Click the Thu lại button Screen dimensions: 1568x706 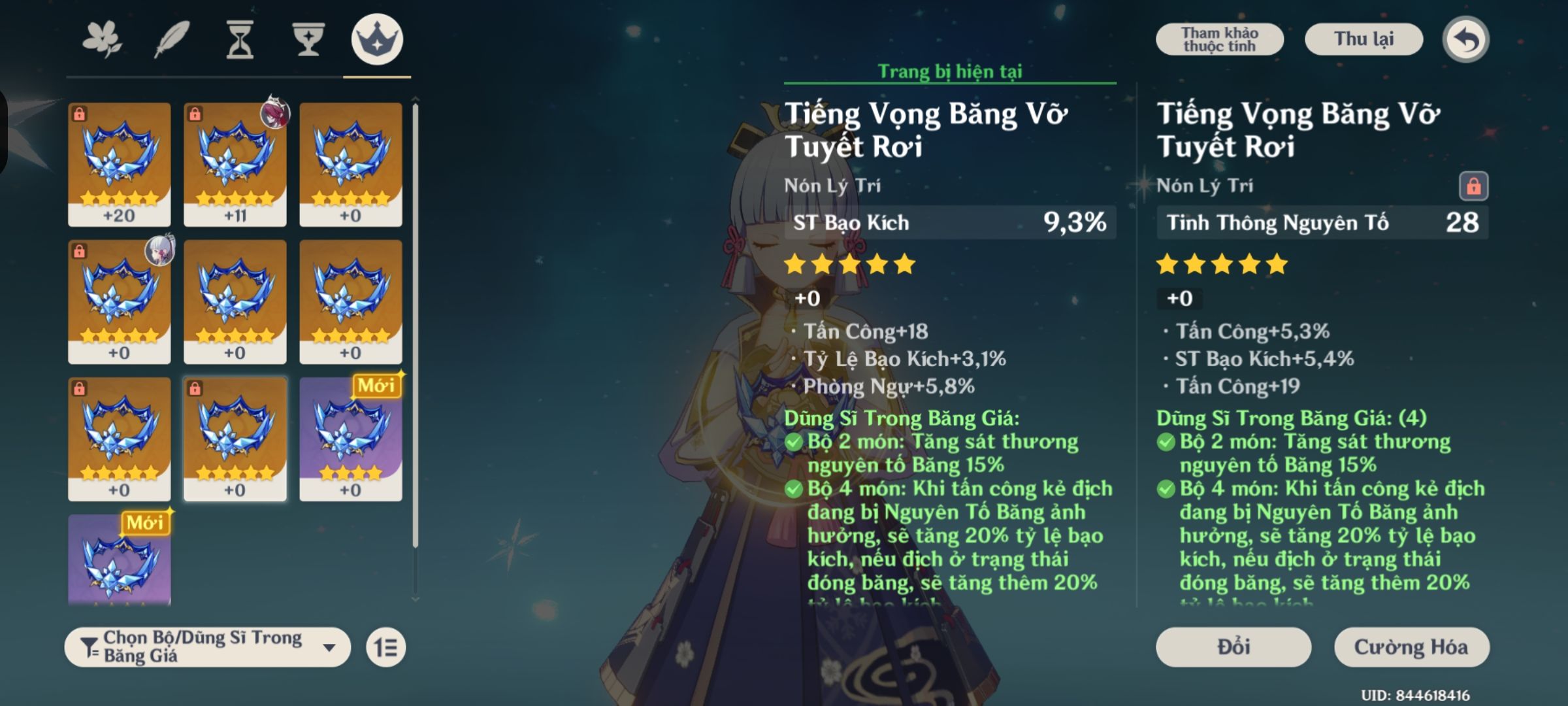click(1364, 39)
